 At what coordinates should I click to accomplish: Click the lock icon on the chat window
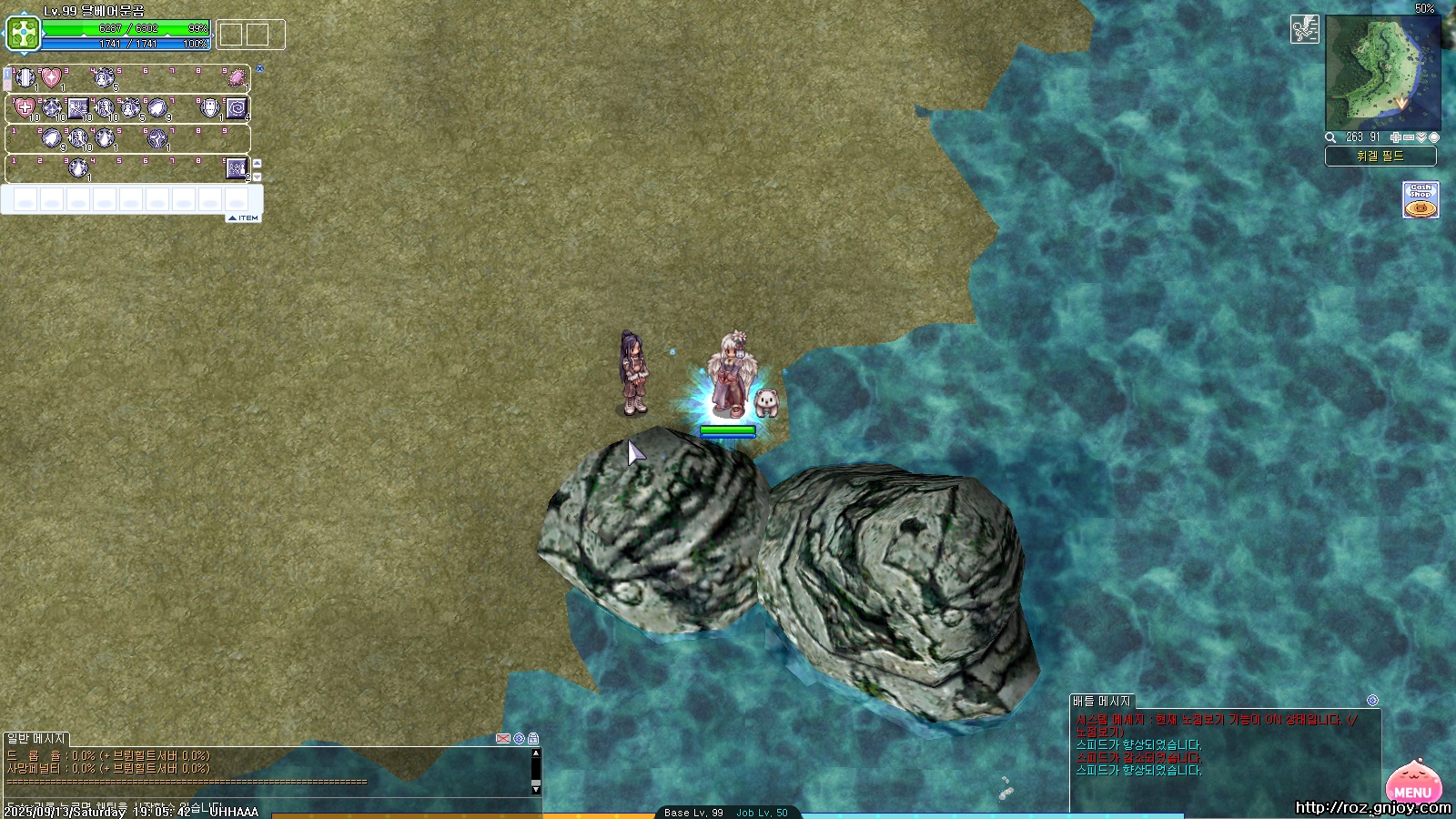click(x=533, y=738)
